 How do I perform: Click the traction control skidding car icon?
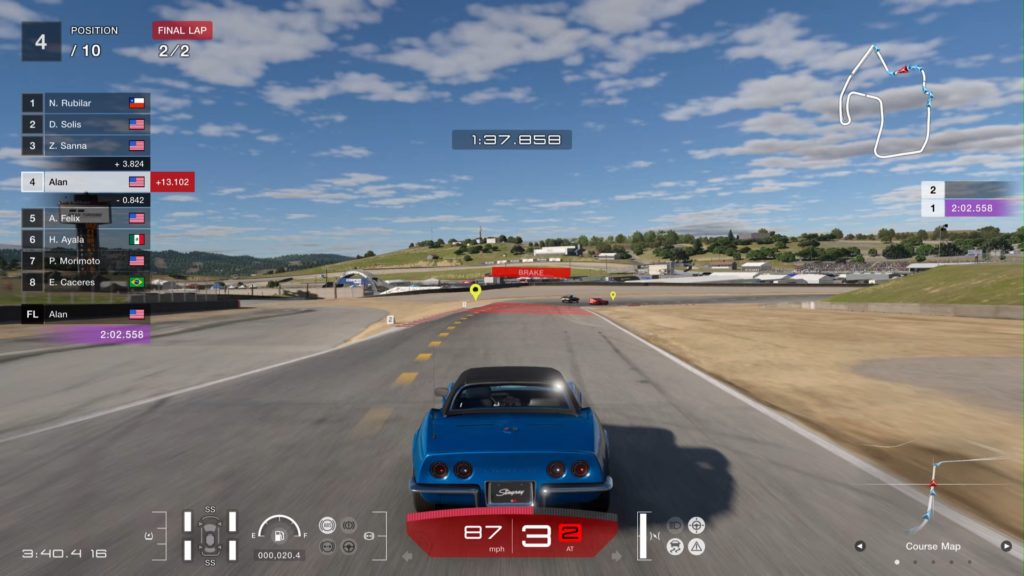click(x=675, y=546)
